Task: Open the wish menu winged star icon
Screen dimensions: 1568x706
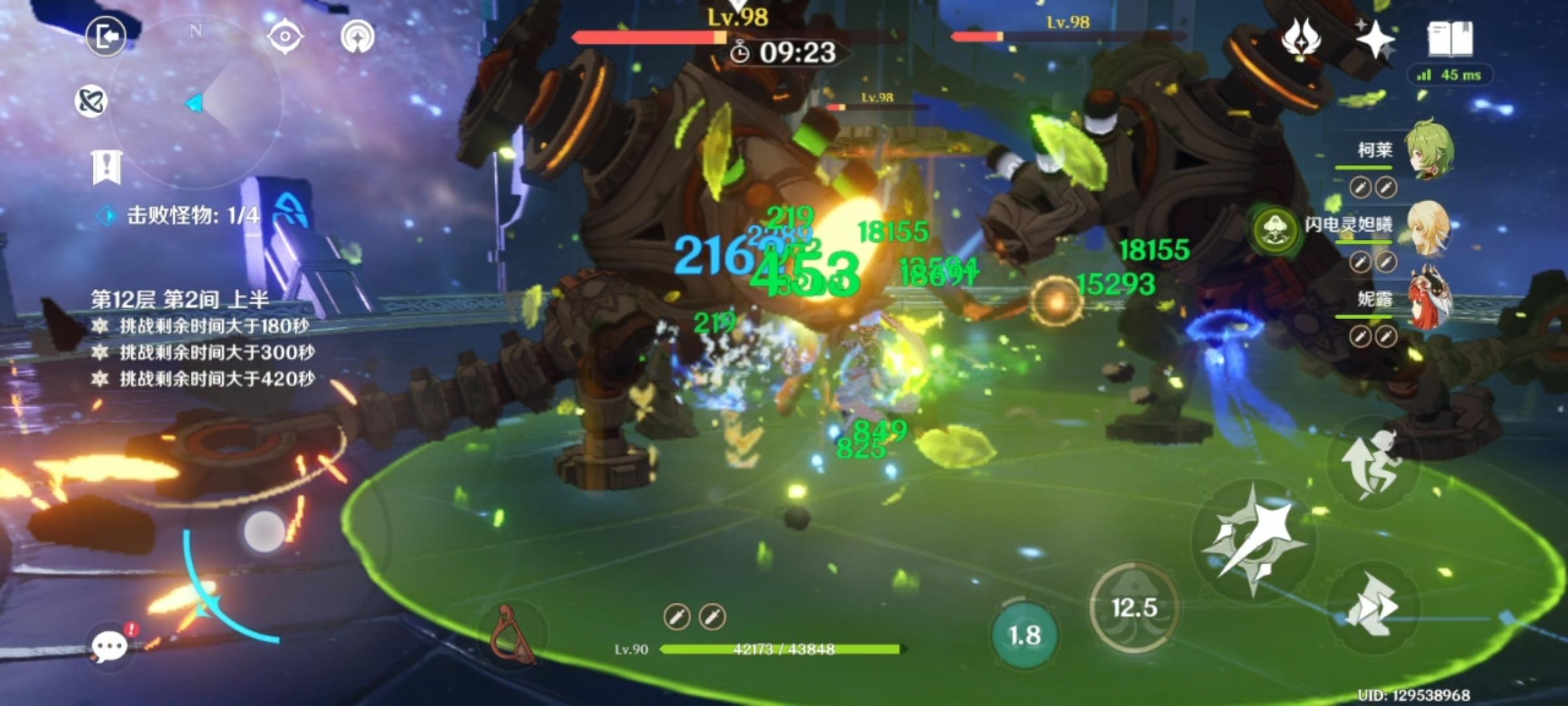Action: pos(1300,39)
